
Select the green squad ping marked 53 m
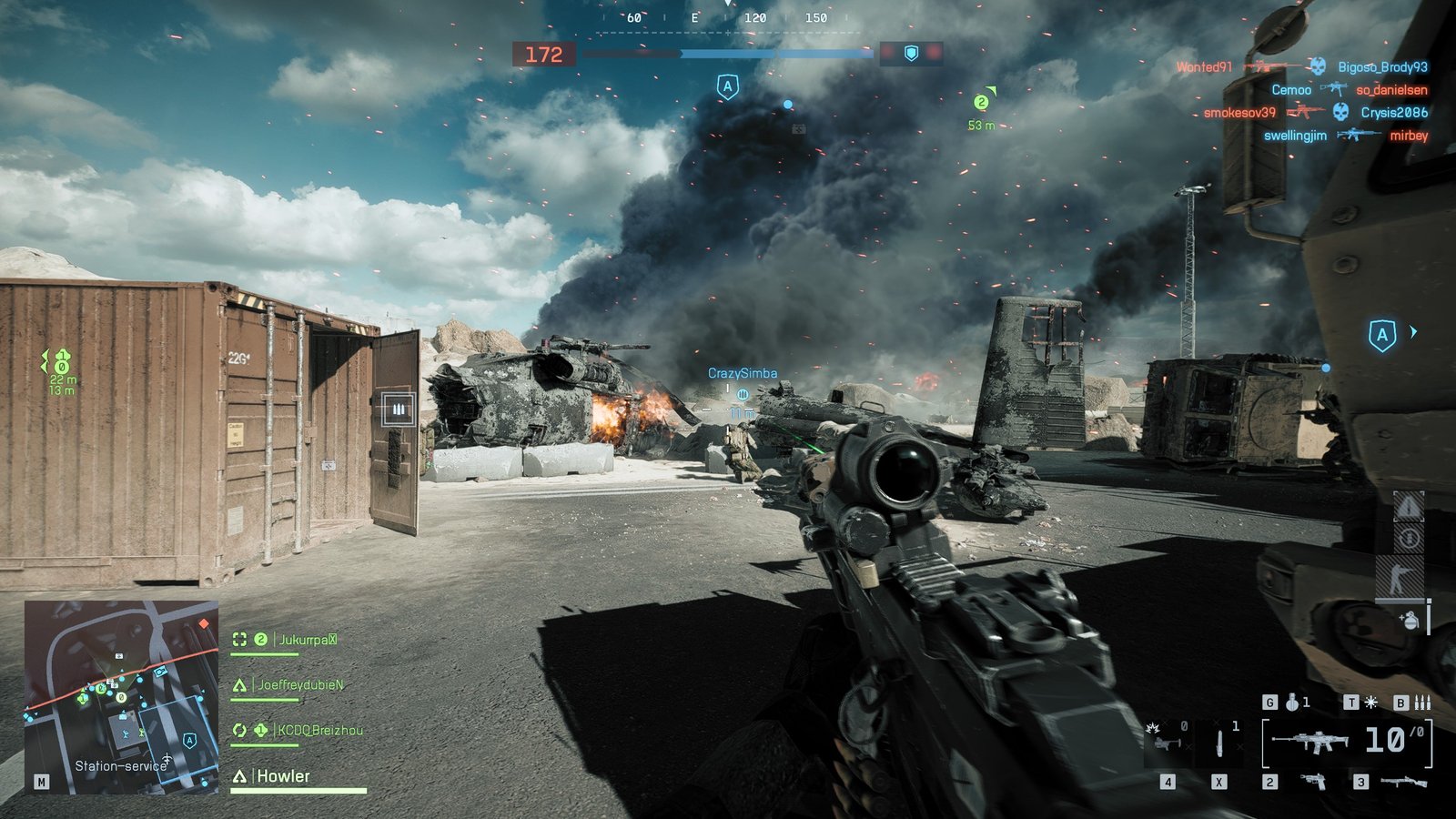point(981,104)
